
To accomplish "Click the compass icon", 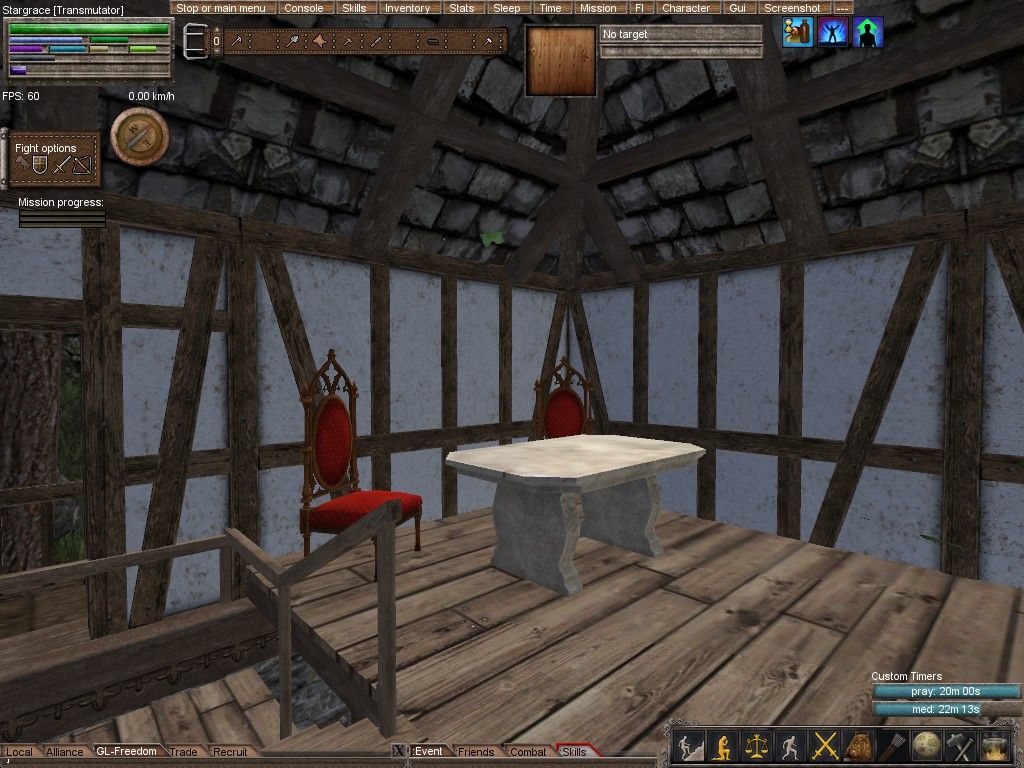I will click(x=139, y=135).
